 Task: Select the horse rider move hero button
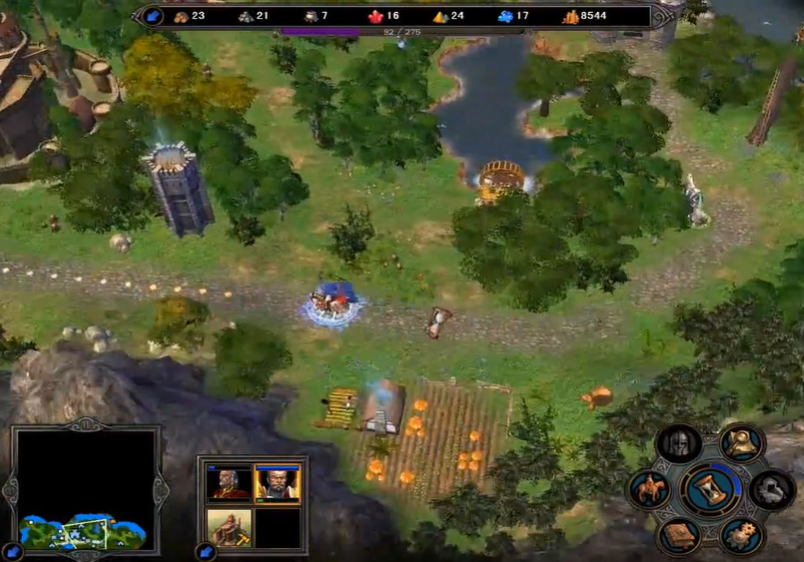[x=649, y=490]
